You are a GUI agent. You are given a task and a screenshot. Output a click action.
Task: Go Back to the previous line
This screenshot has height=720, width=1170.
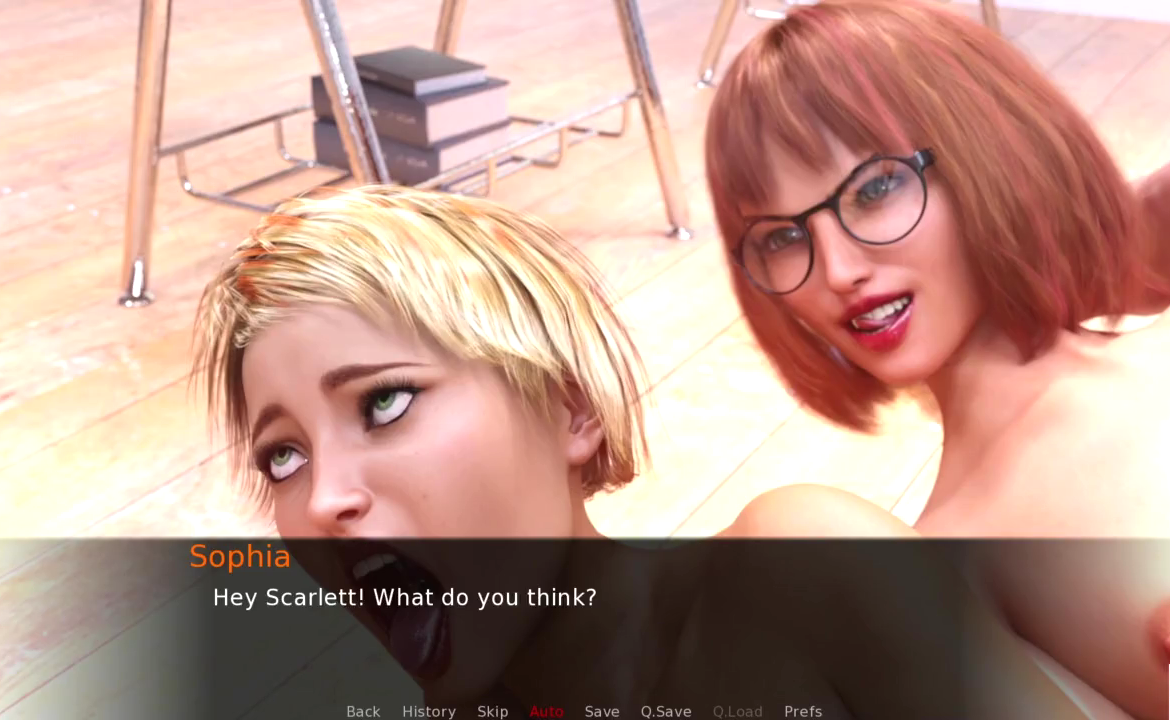click(x=363, y=711)
